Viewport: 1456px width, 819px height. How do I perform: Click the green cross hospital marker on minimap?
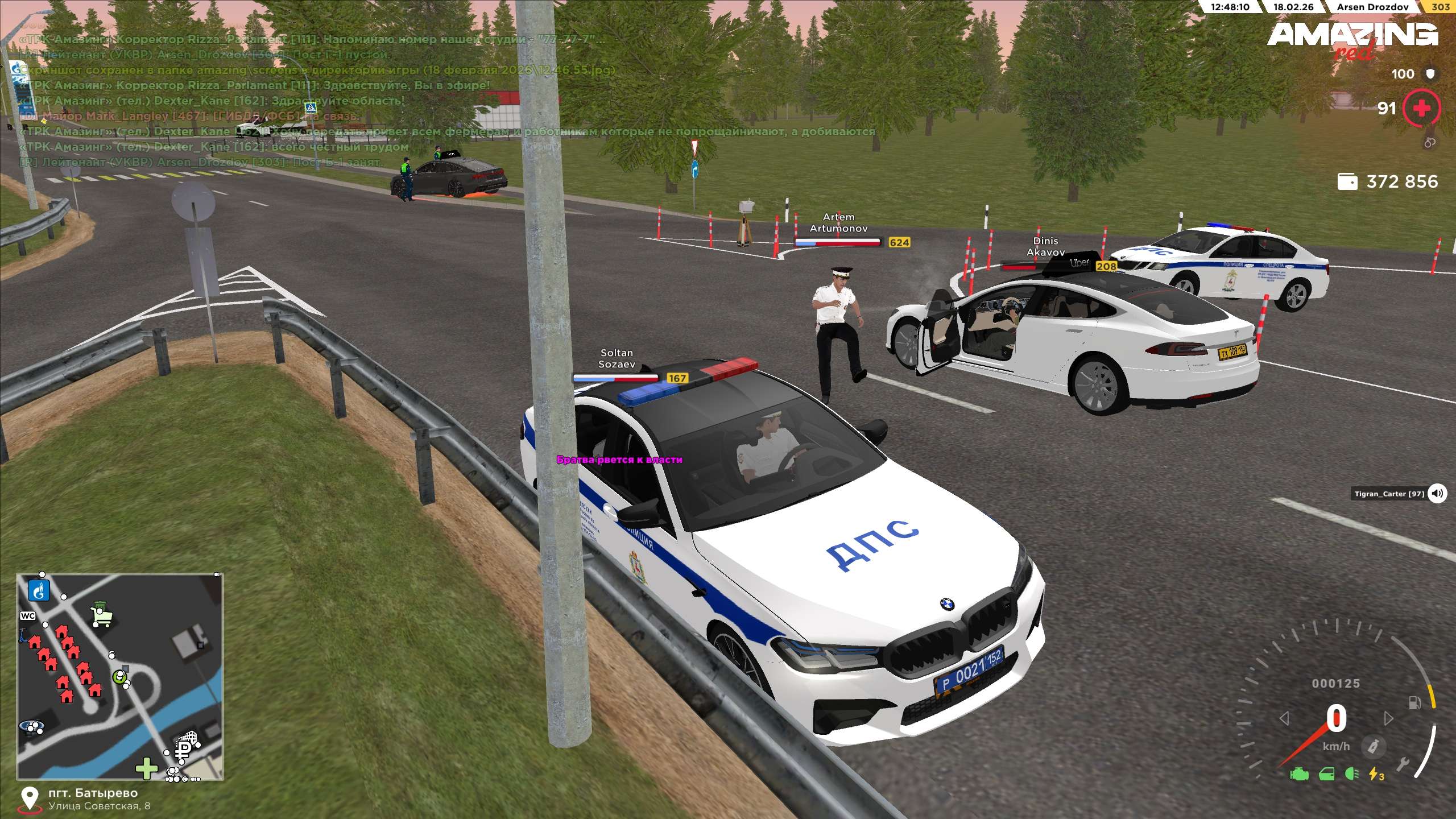147,768
